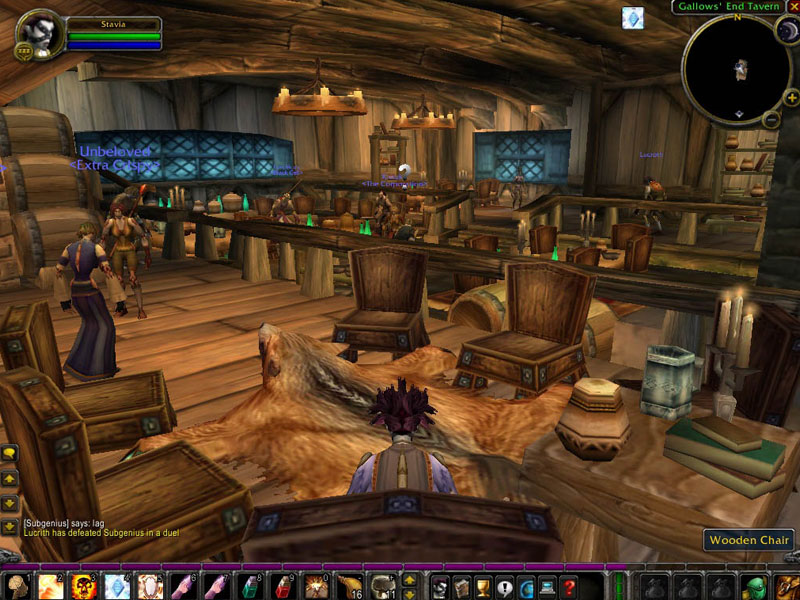Click the circular minimap
This screenshot has width=800, height=600.
pyautogui.click(x=736, y=68)
